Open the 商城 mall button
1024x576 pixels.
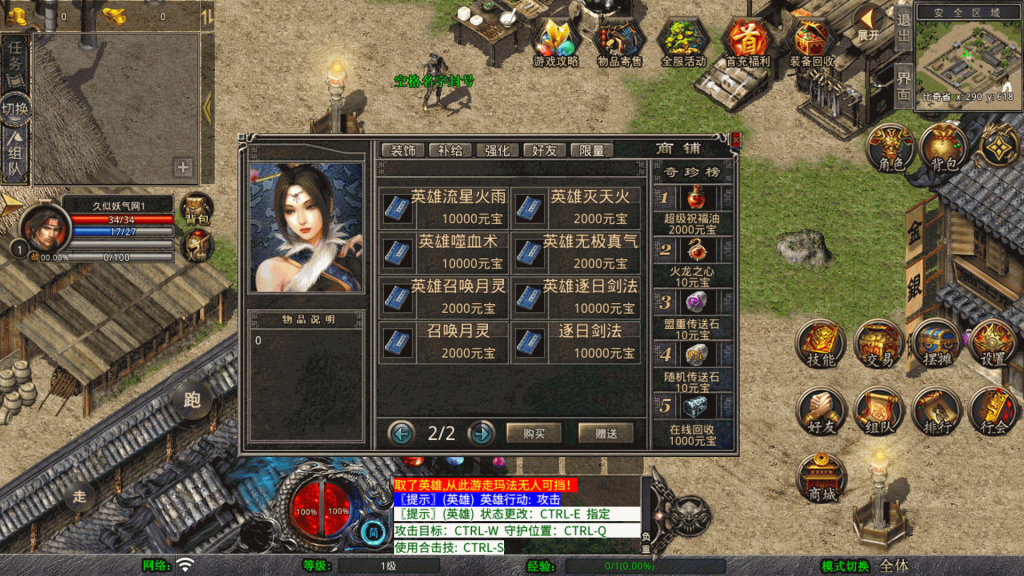(820, 478)
